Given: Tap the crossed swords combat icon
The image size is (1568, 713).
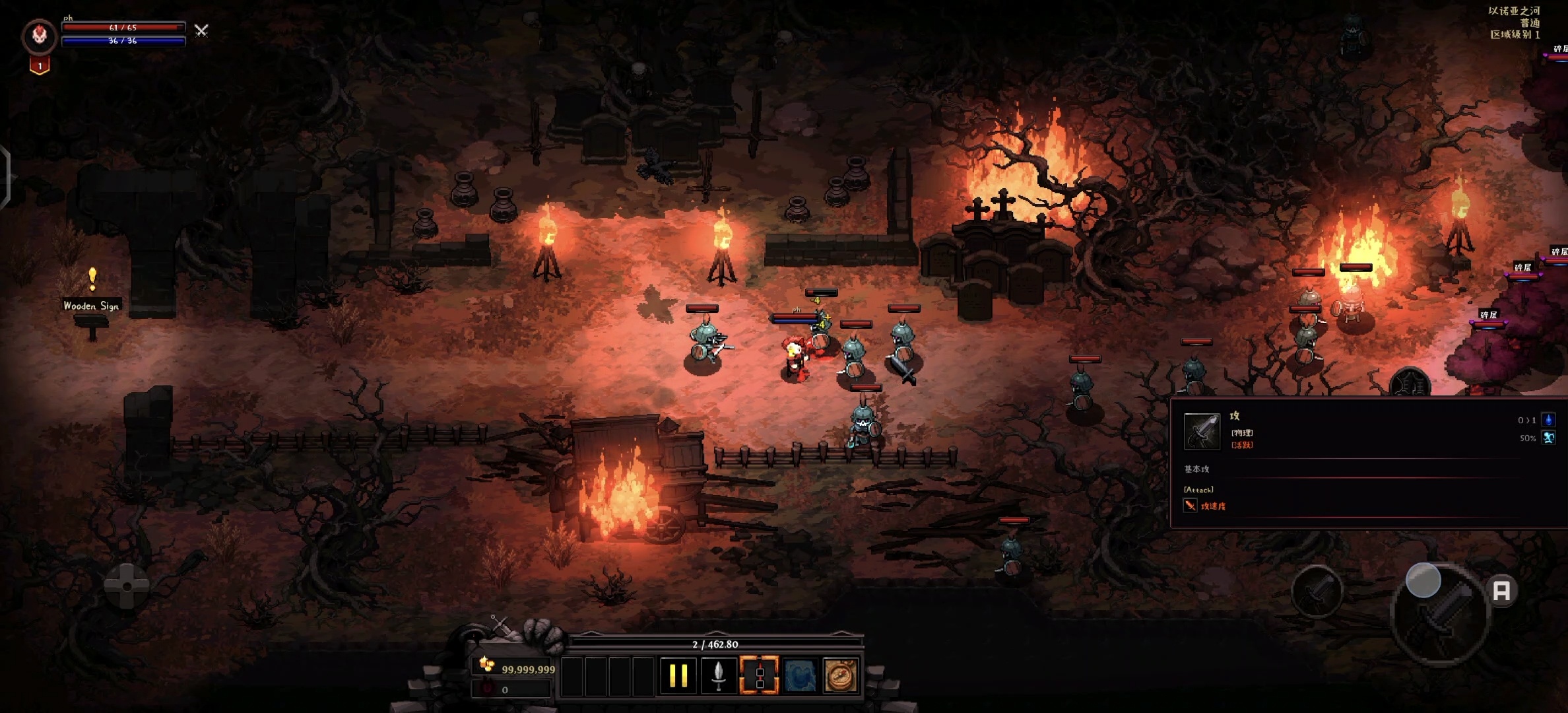Looking at the screenshot, I should tap(201, 30).
